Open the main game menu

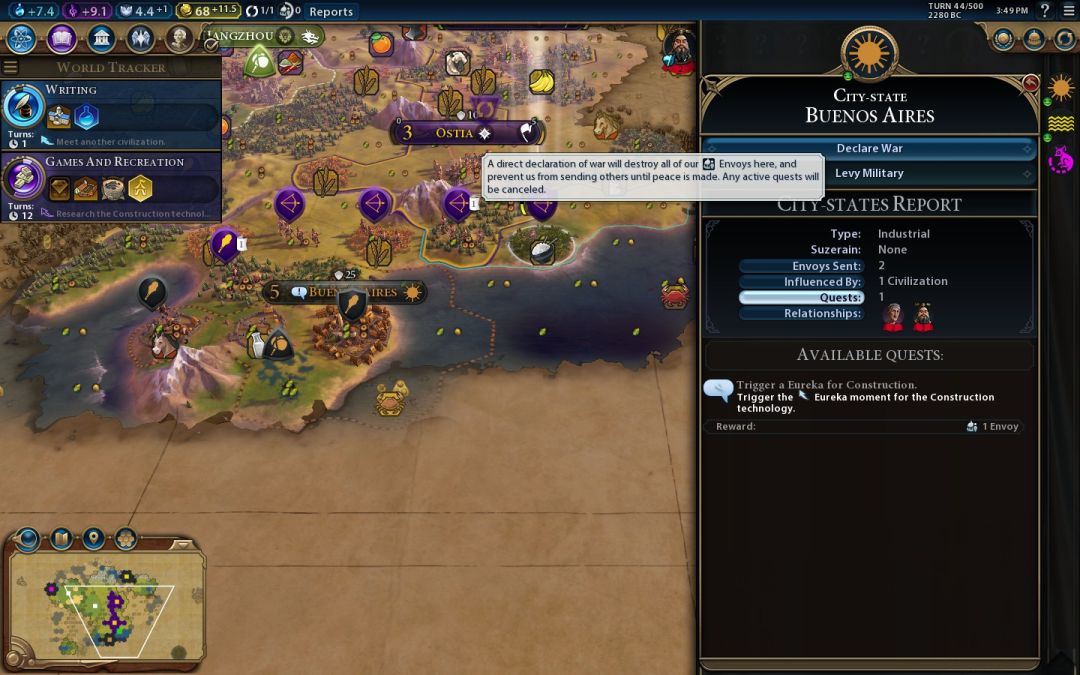1067,11
